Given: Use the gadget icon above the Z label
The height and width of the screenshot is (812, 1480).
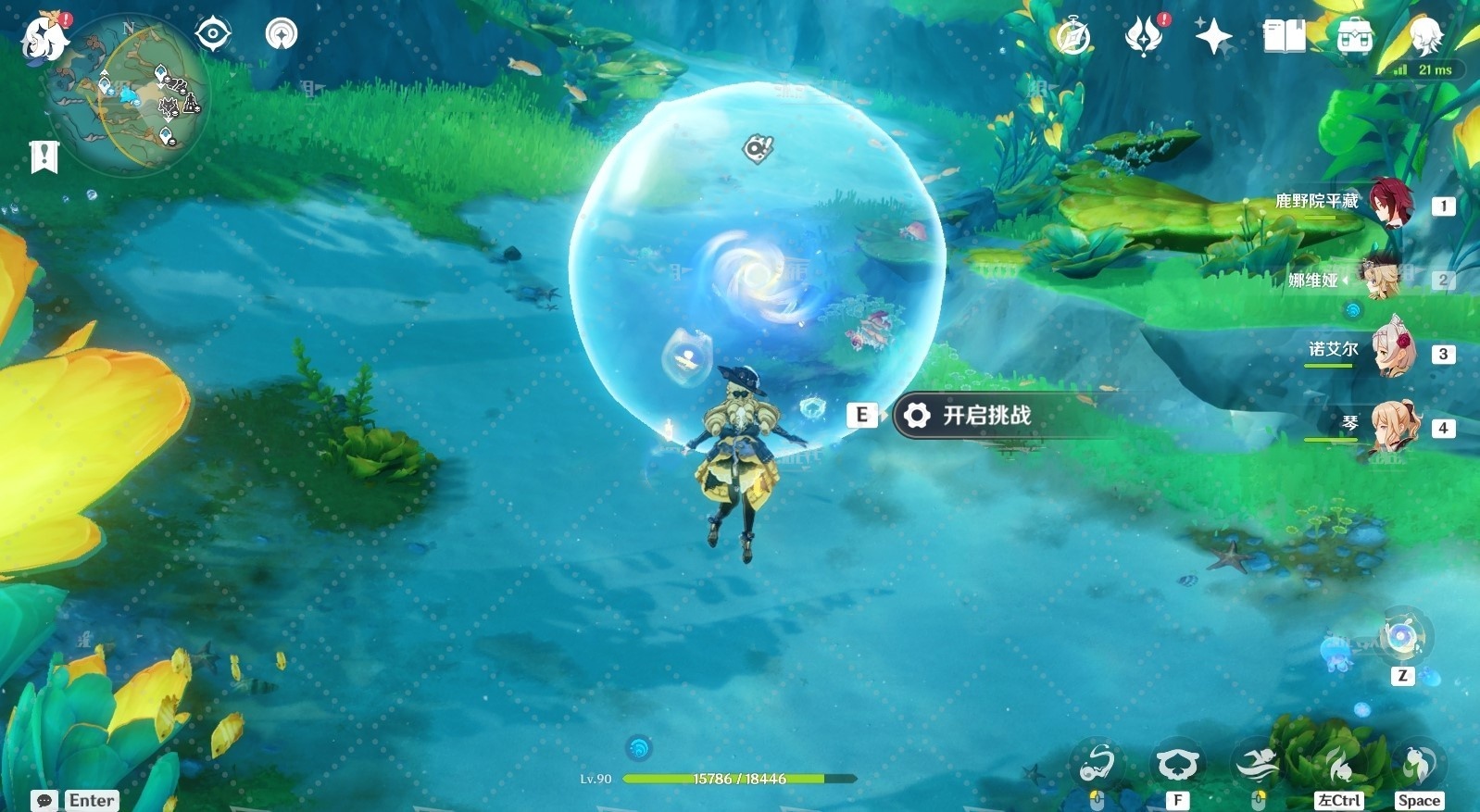Looking at the screenshot, I should [x=1402, y=638].
